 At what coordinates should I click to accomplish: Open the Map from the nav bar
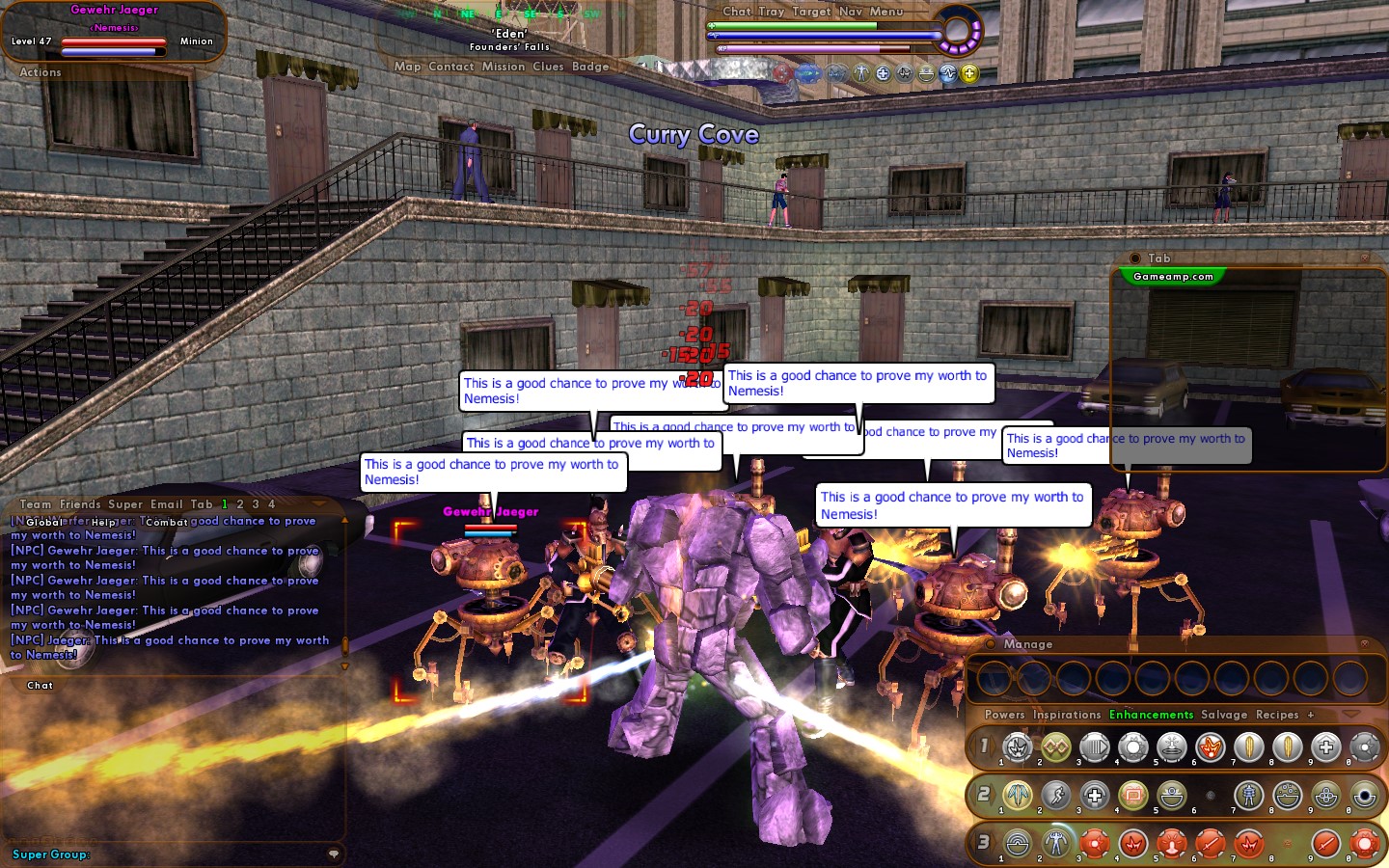coord(407,67)
